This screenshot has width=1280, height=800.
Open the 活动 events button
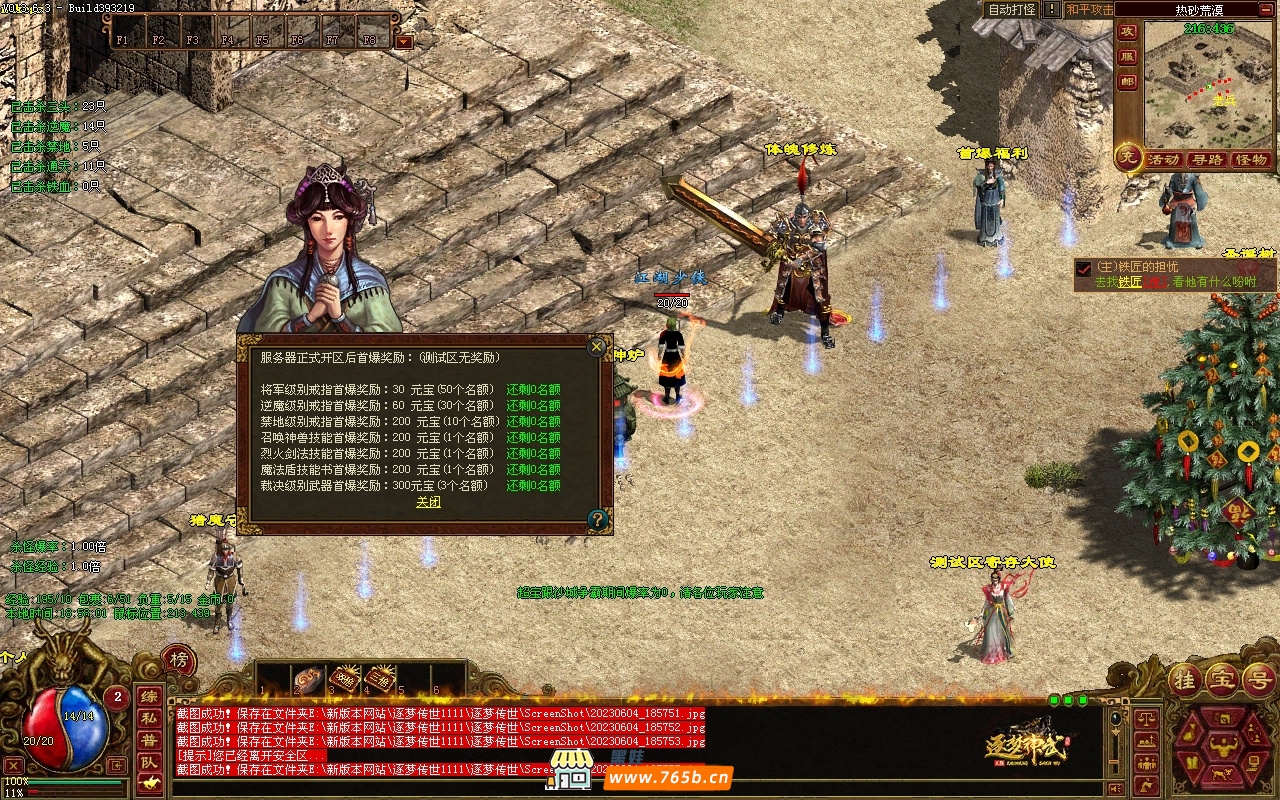[x=1163, y=159]
